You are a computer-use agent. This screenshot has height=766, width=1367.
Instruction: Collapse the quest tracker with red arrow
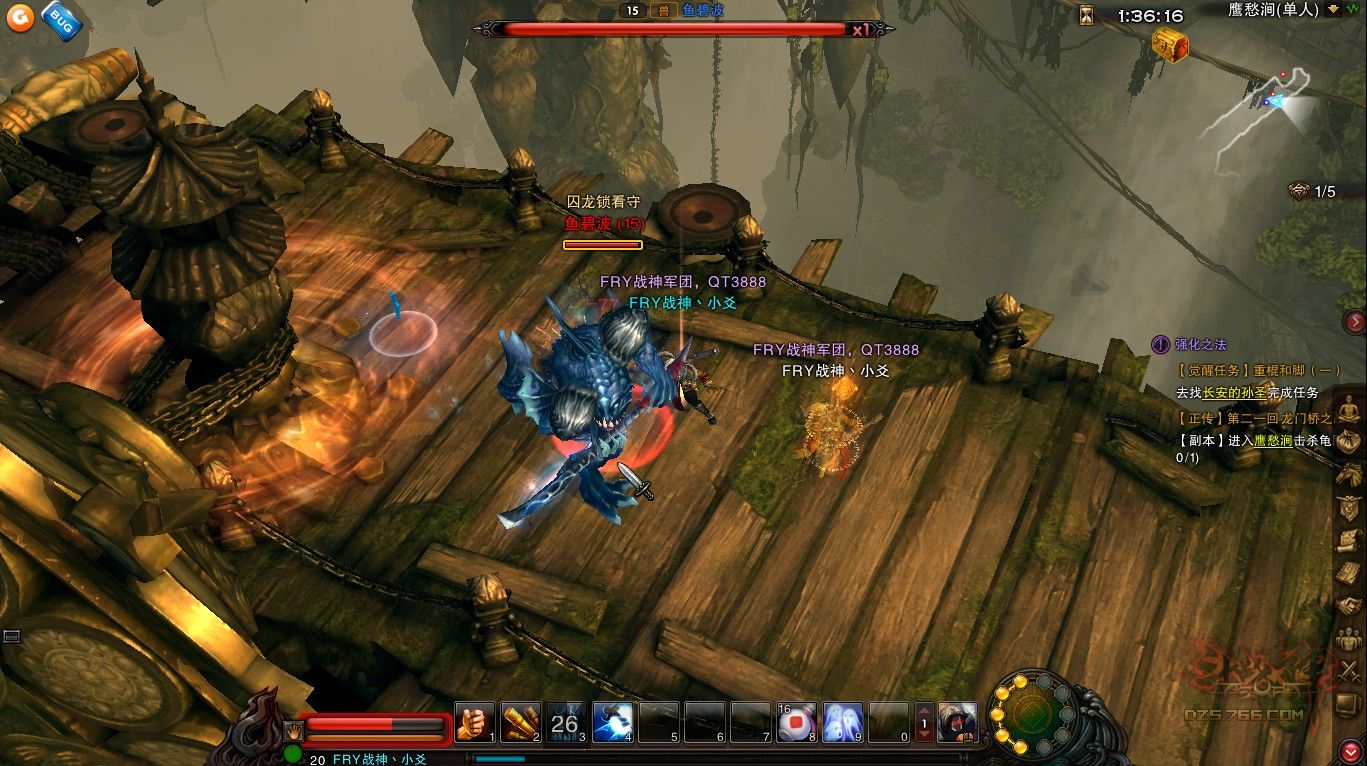coord(1355,321)
